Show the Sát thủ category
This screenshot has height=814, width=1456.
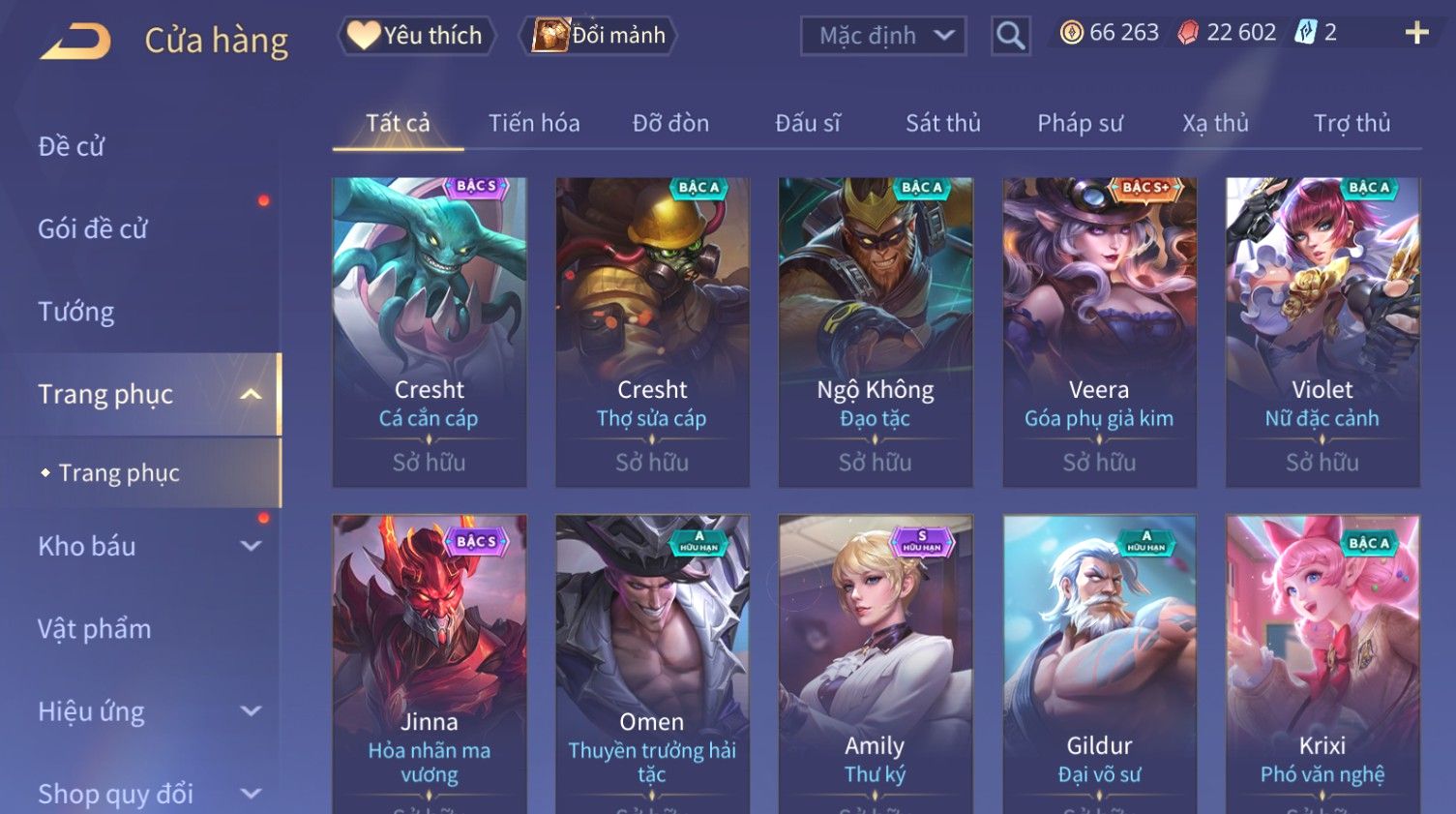pos(942,123)
